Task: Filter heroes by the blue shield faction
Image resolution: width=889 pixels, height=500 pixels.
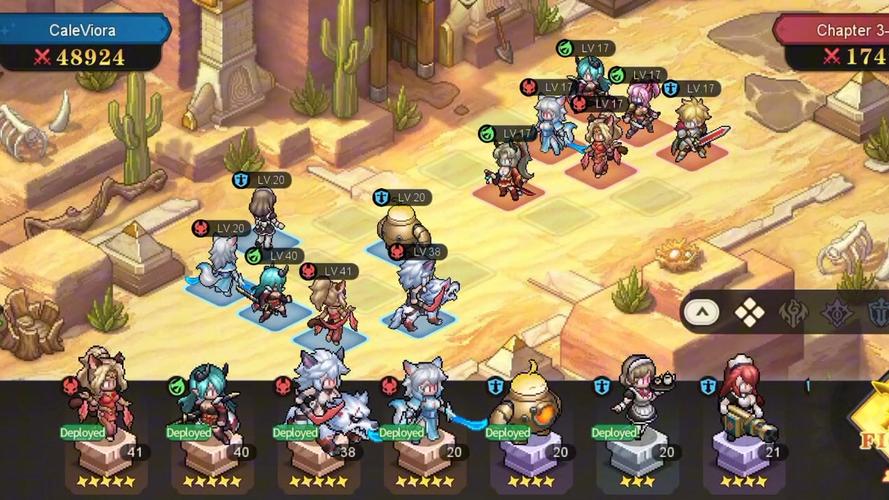Action: (x=878, y=313)
